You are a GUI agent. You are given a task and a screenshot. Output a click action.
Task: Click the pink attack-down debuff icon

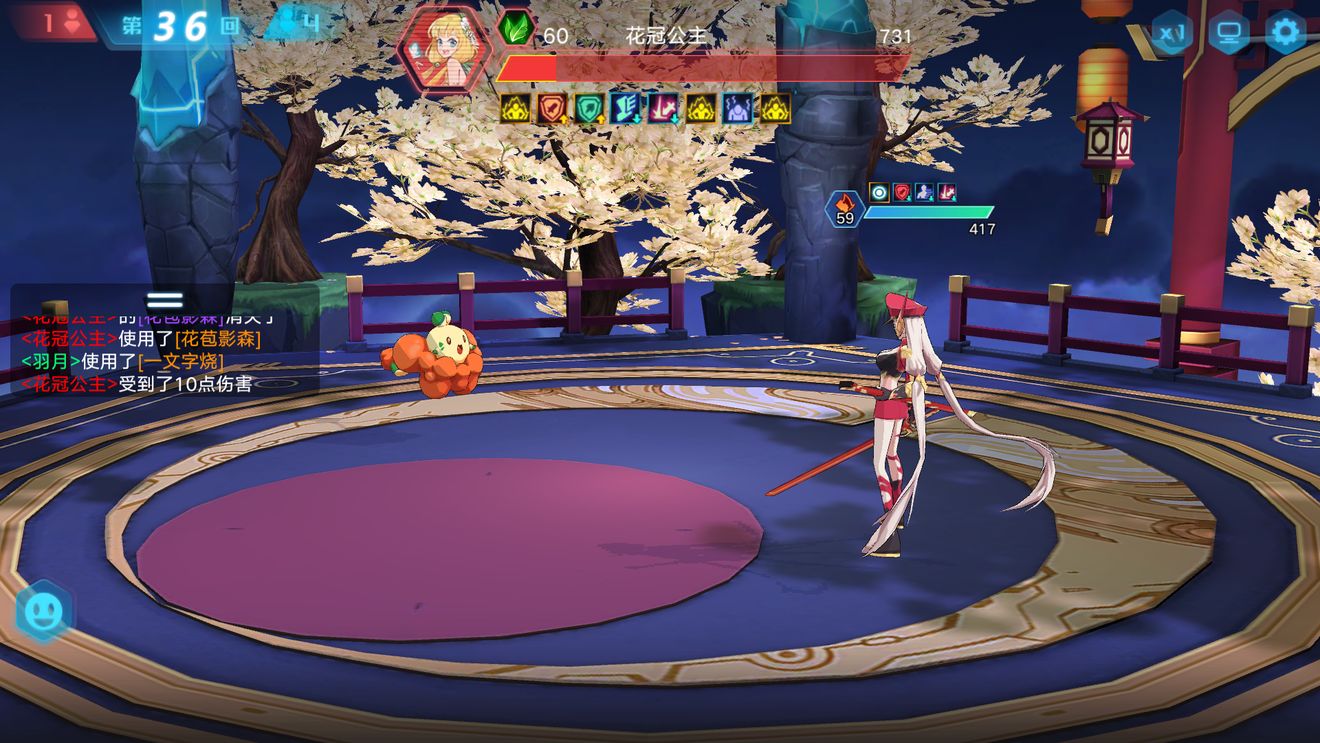pos(661,110)
